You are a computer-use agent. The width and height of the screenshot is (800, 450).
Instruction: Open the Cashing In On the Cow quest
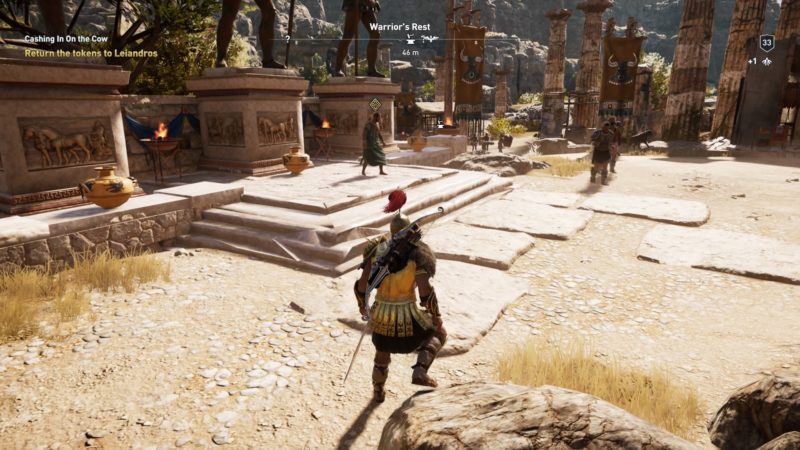click(66, 38)
